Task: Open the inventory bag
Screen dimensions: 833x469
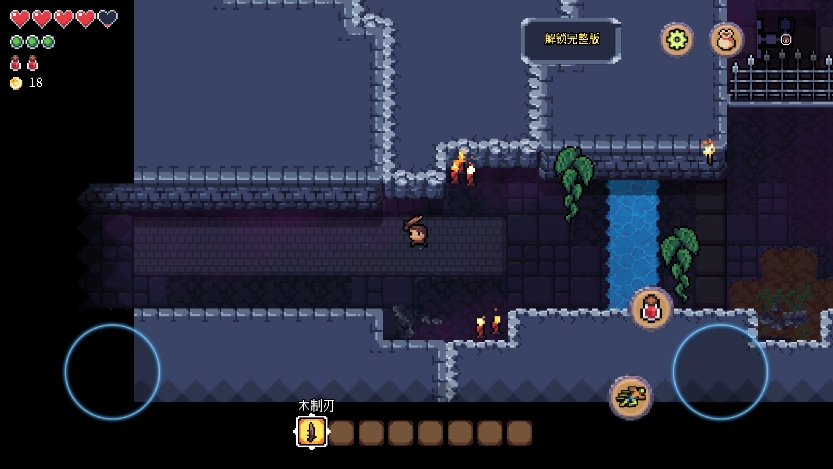Action: tap(726, 39)
